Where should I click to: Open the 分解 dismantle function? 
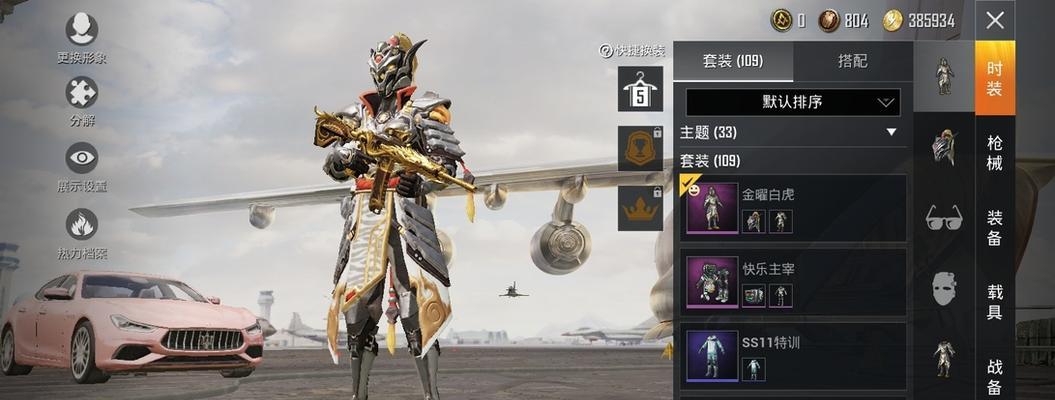point(82,93)
